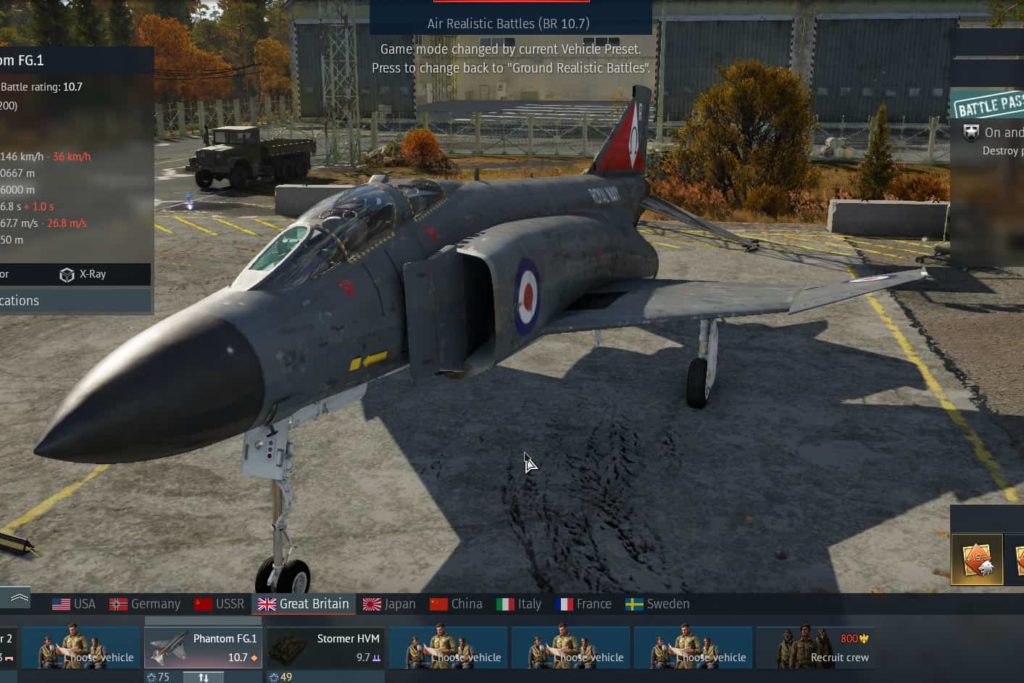Select the Phantom FG.1 crew slot
Image resolution: width=1024 pixels, height=683 pixels.
tap(204, 647)
